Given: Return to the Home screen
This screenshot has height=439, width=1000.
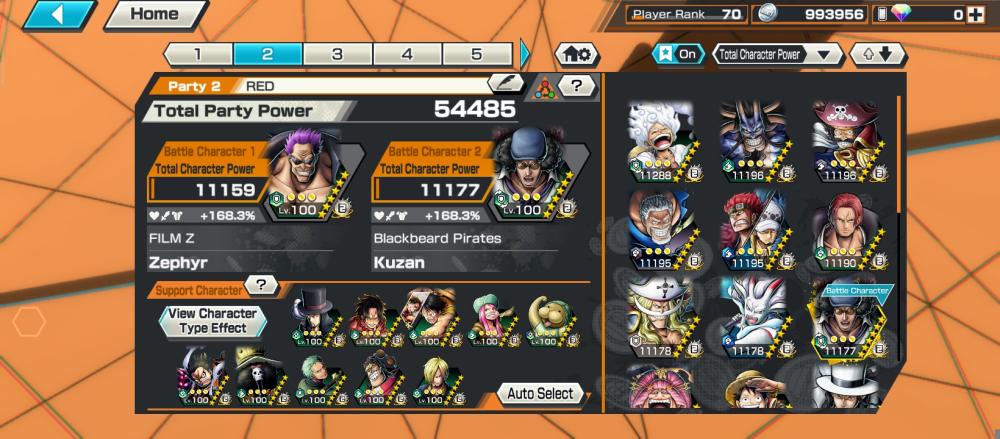Looking at the screenshot, I should 154,15.
